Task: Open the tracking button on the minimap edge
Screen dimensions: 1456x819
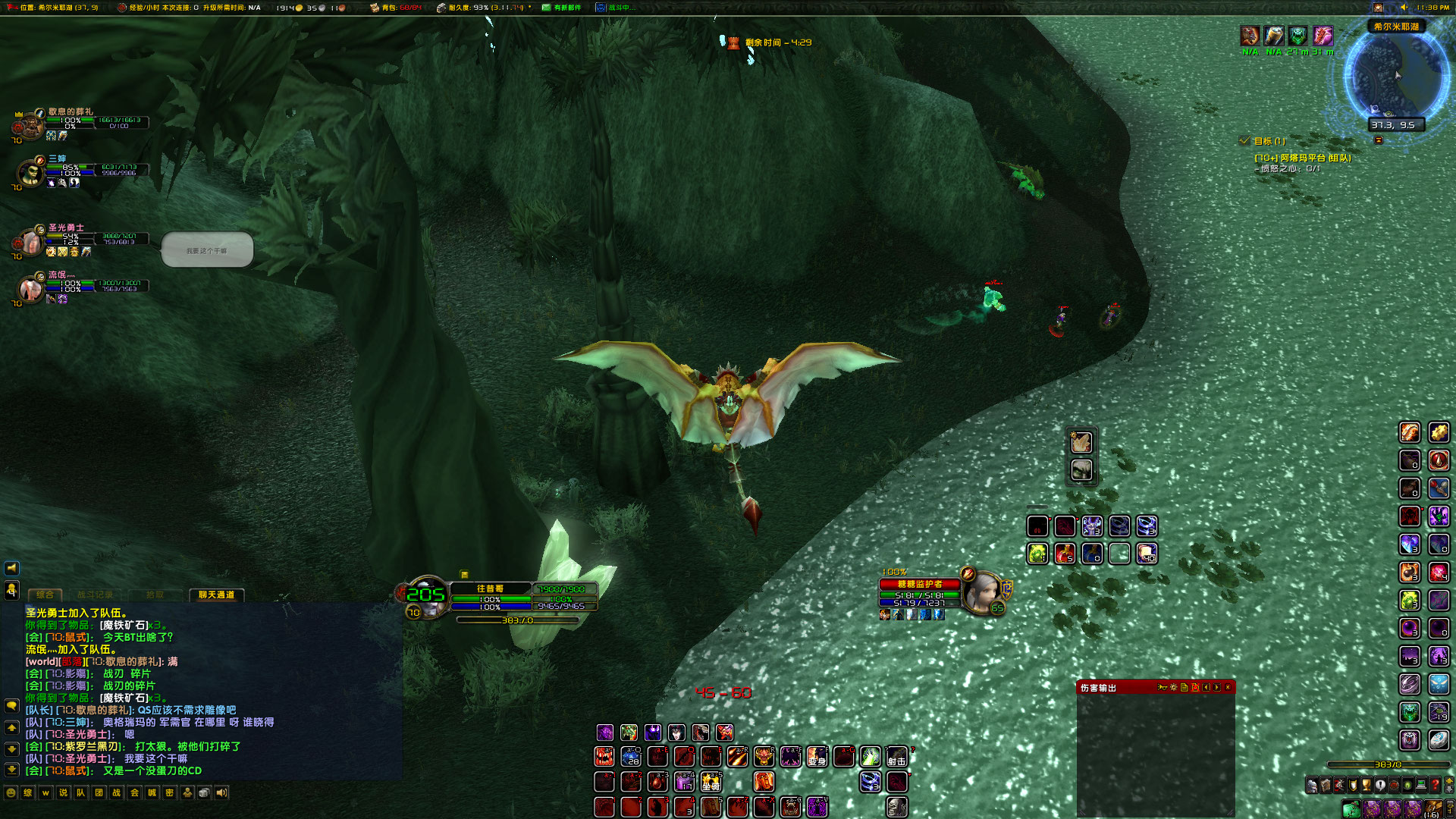Action: click(x=1378, y=141)
